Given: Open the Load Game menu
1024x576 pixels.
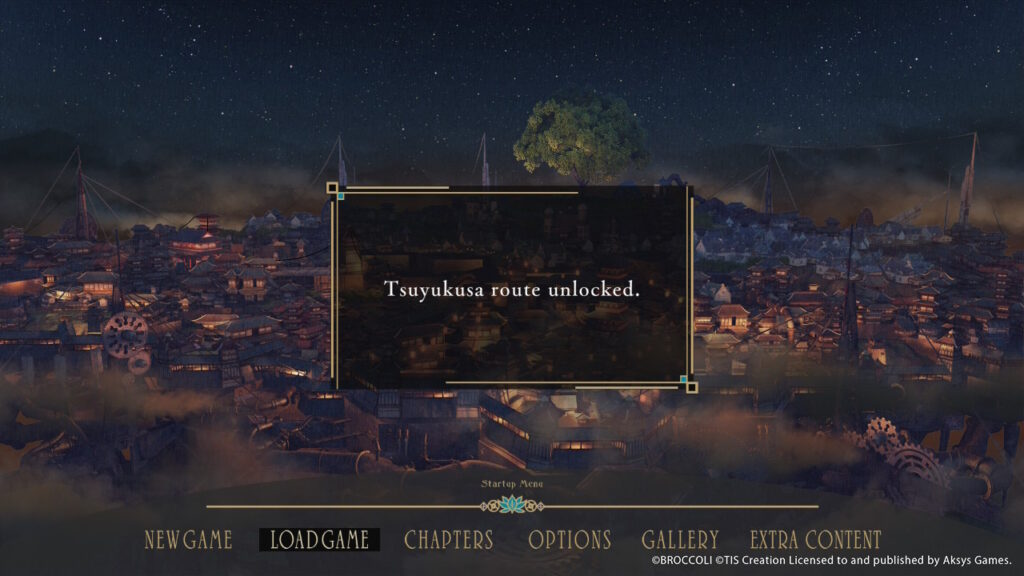Looking at the screenshot, I should click(x=320, y=540).
